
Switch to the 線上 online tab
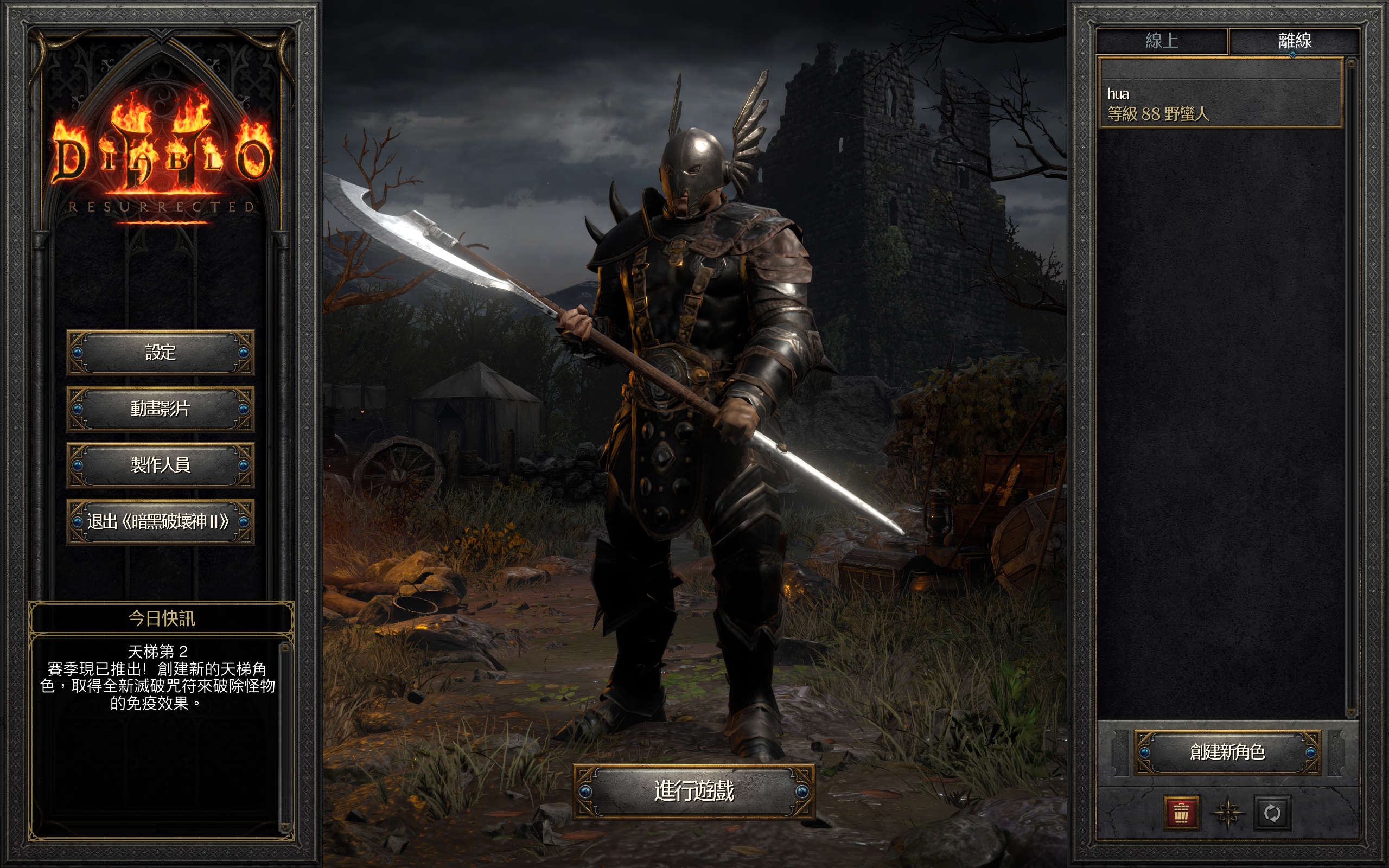(x=1162, y=41)
